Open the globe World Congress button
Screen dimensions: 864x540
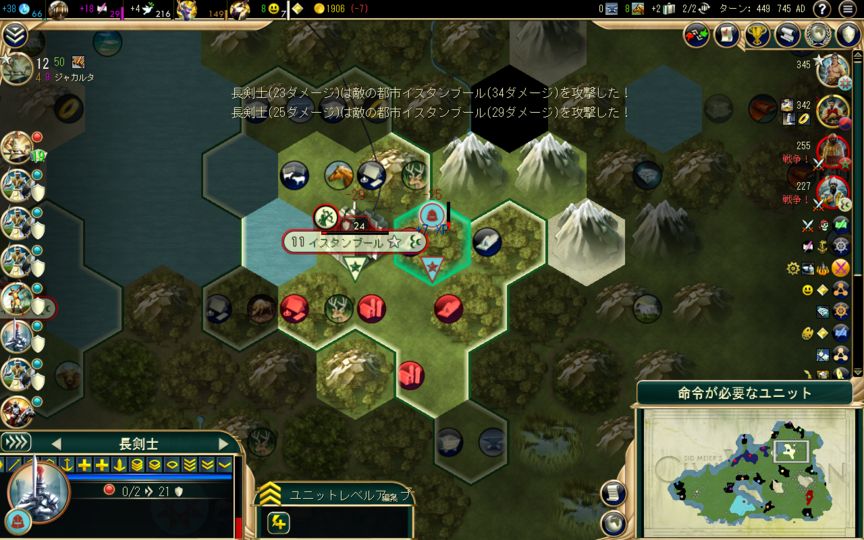coord(819,35)
